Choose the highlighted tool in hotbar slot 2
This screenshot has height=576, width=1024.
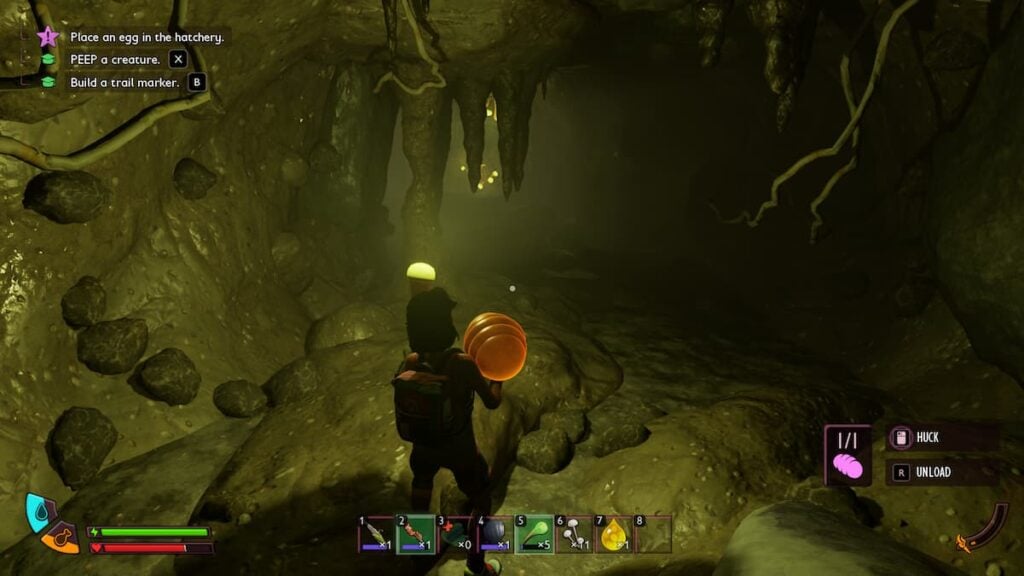click(415, 534)
